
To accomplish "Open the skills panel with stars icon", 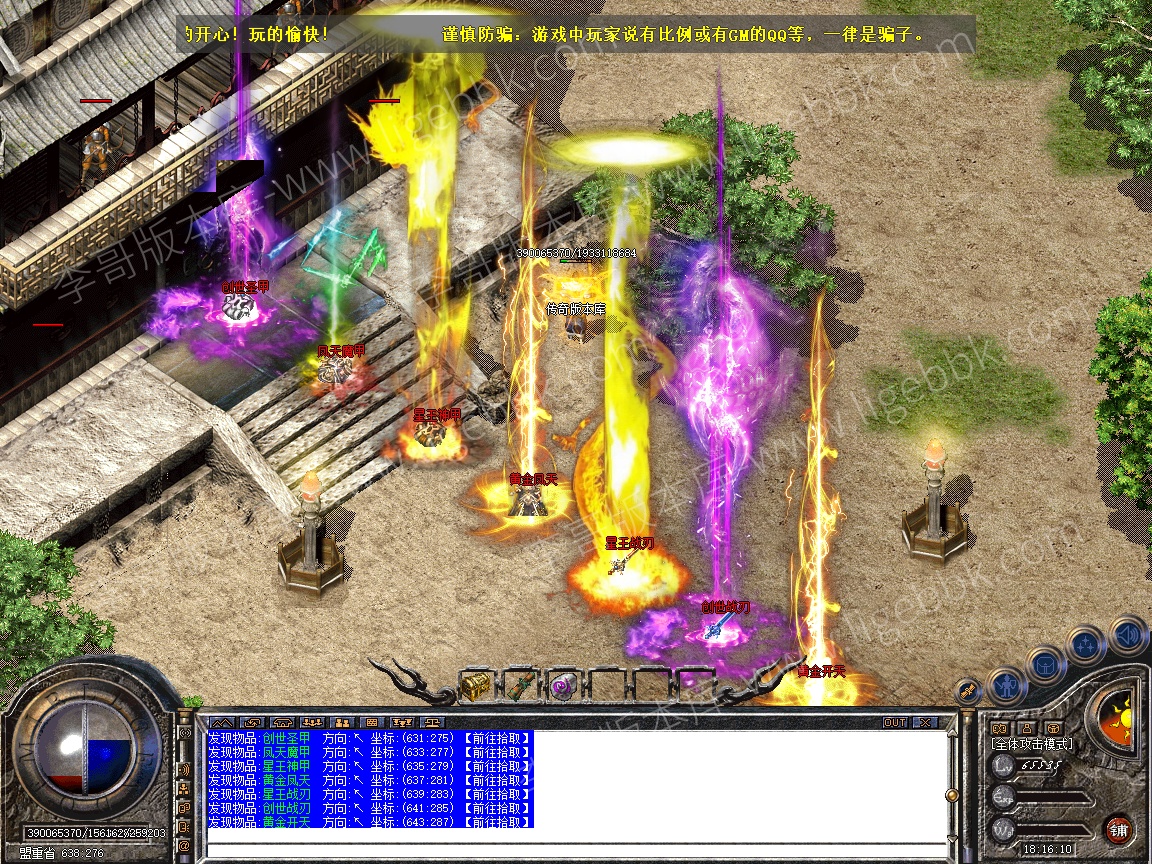I will pyautogui.click(x=1084, y=645).
